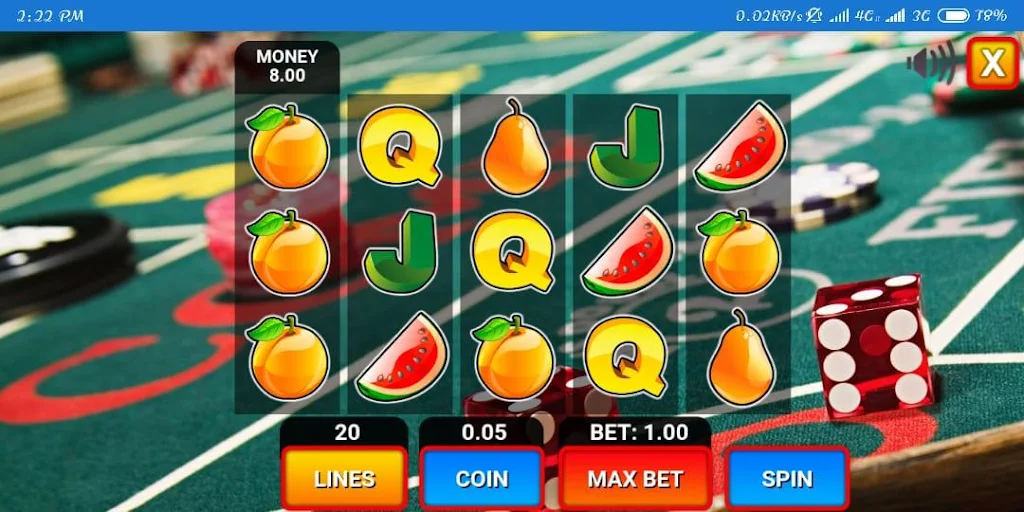Toggle the sound speaker icon
Image resolution: width=1024 pixels, height=512 pixels.
click(931, 64)
